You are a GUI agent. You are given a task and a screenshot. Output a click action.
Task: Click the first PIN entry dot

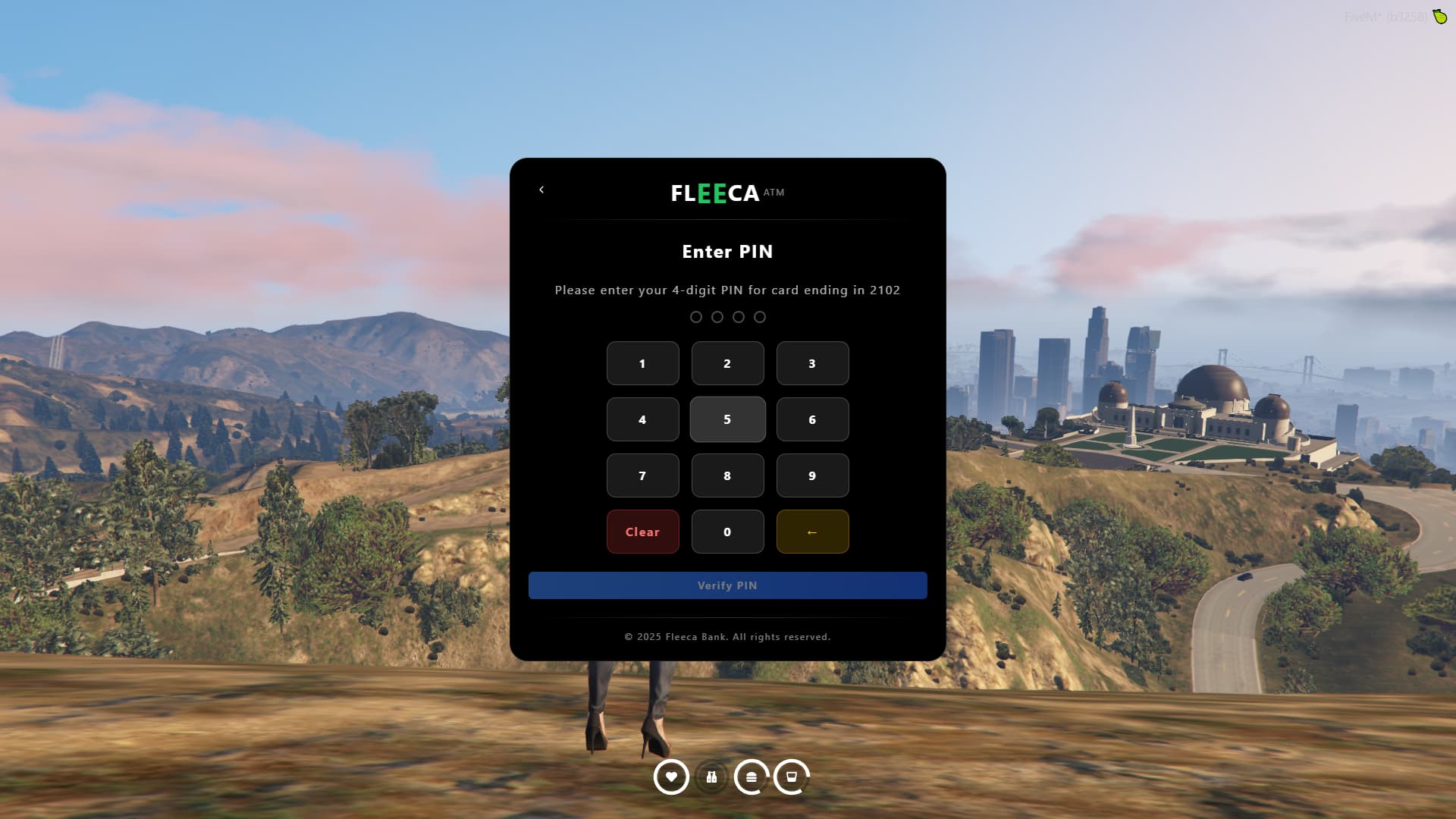point(696,317)
